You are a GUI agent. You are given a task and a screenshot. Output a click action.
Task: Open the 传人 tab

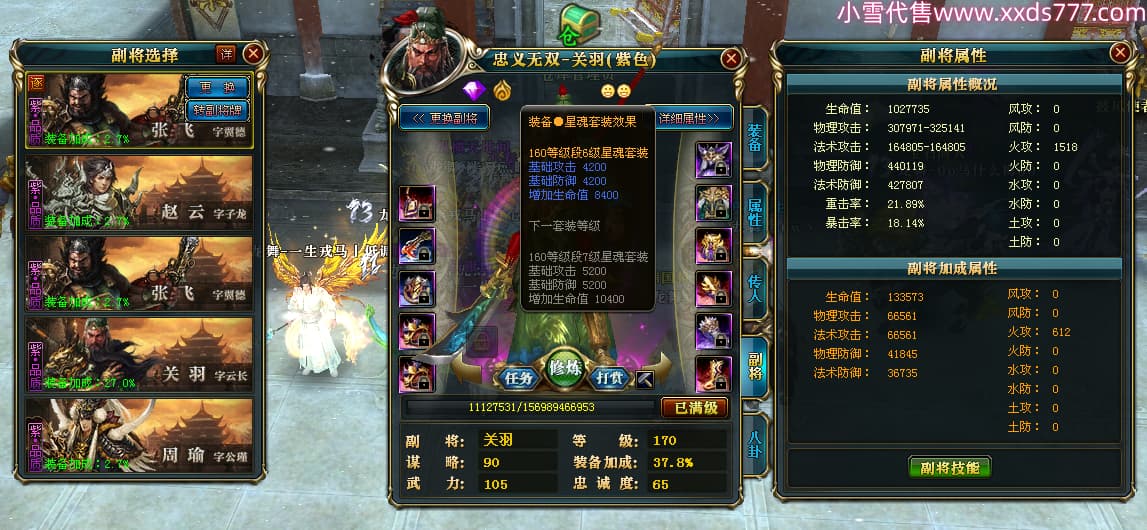click(x=754, y=290)
